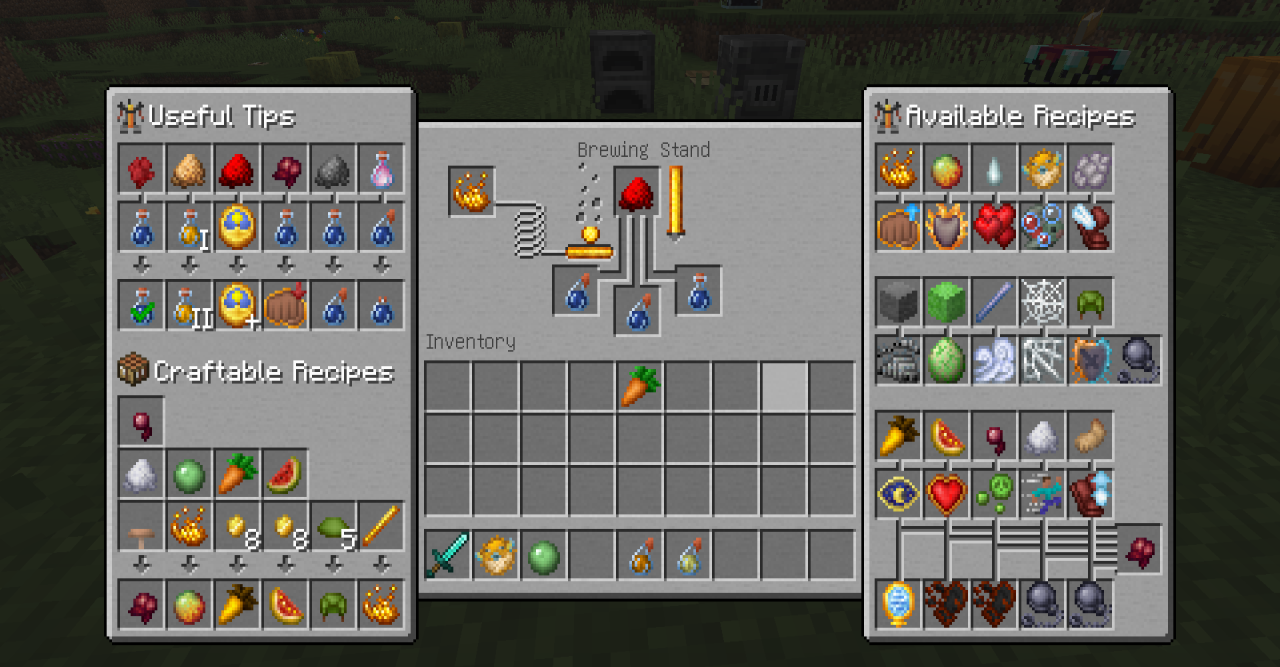Screen dimensions: 1280x667
Task: Choose the melon slice in Craftable Recipes
Action: (x=285, y=474)
